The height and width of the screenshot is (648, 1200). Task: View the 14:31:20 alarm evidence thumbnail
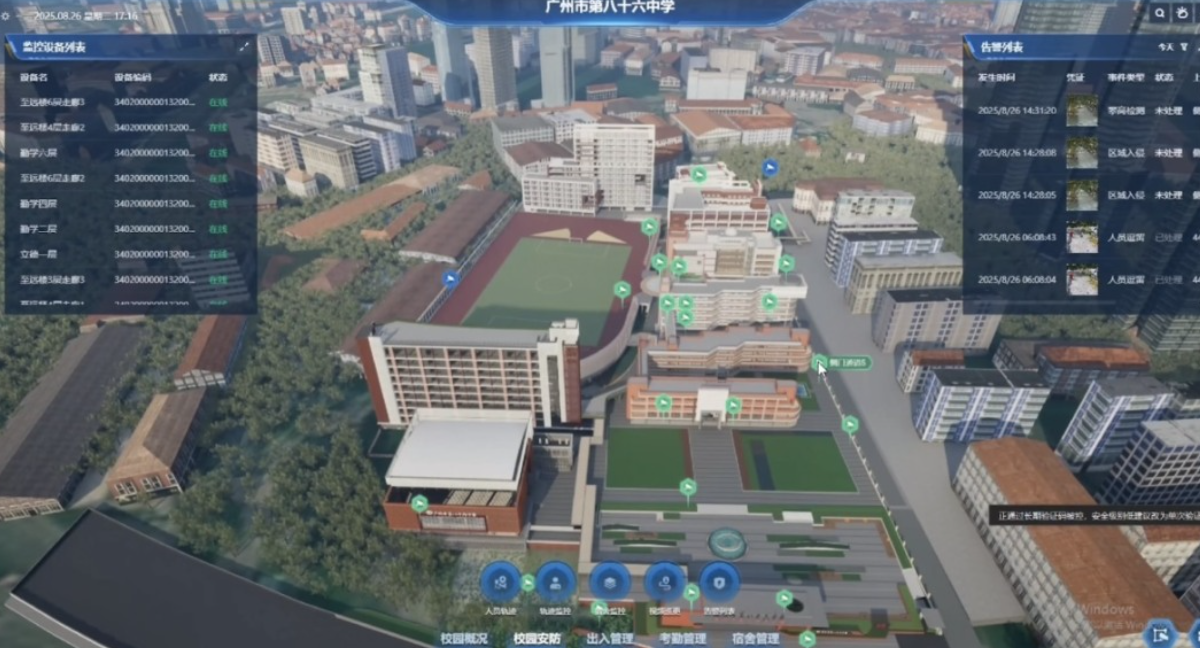coord(1081,110)
